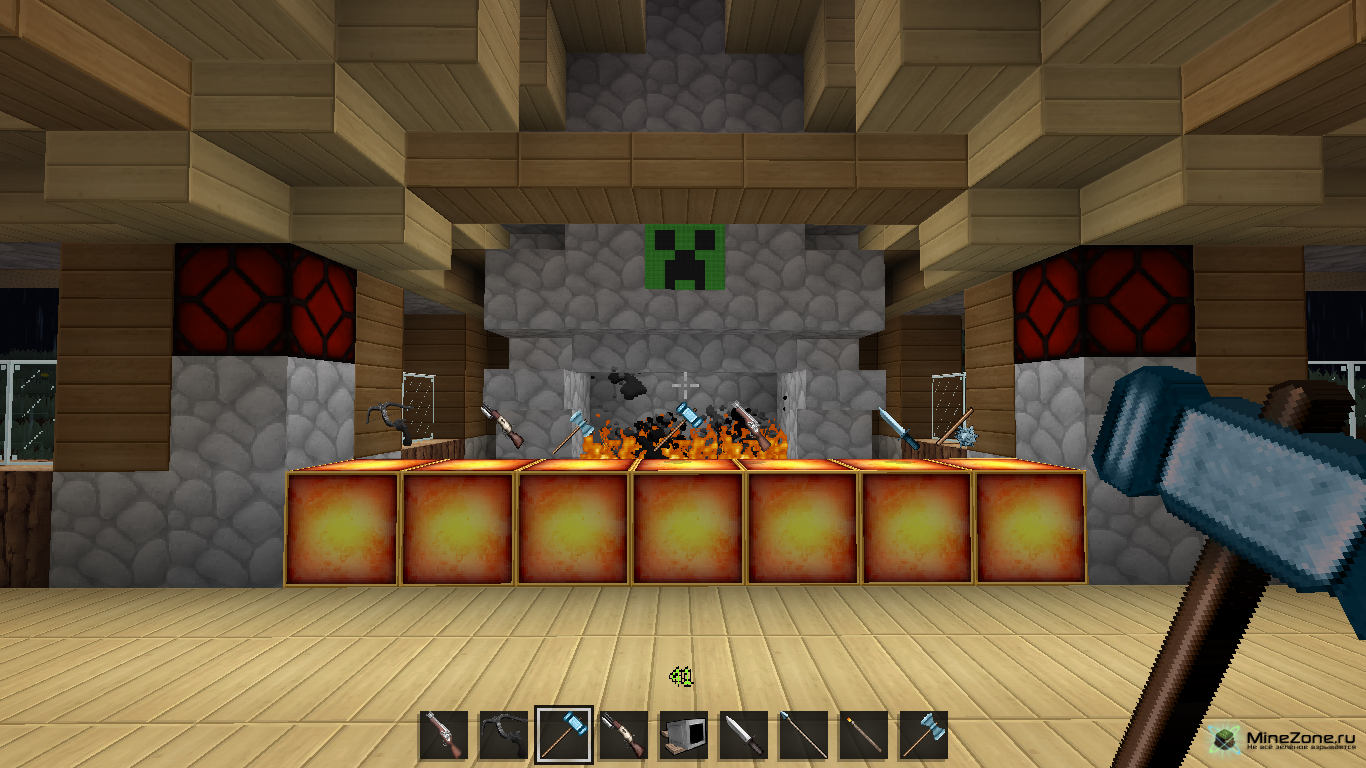The width and height of the screenshot is (1366, 768).
Task: Select the black crossbow hotbar slot
Action: [503, 736]
